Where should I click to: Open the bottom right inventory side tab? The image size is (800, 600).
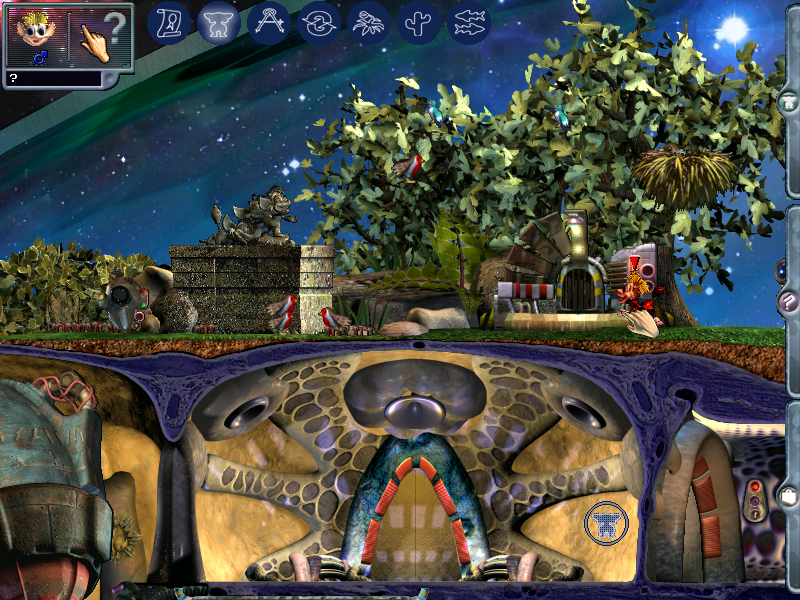click(789, 496)
